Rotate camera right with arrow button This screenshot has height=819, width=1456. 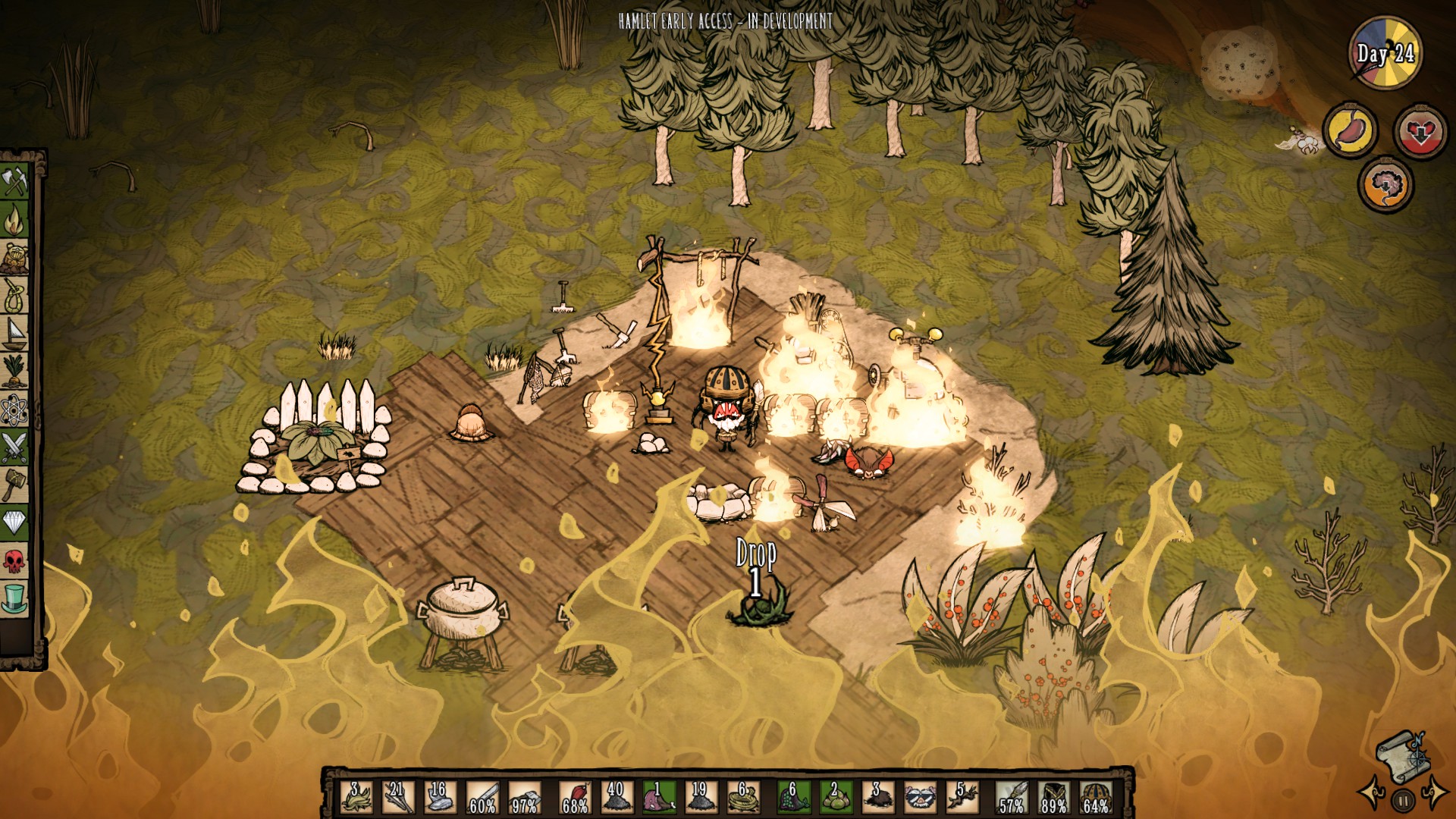coord(1434,794)
